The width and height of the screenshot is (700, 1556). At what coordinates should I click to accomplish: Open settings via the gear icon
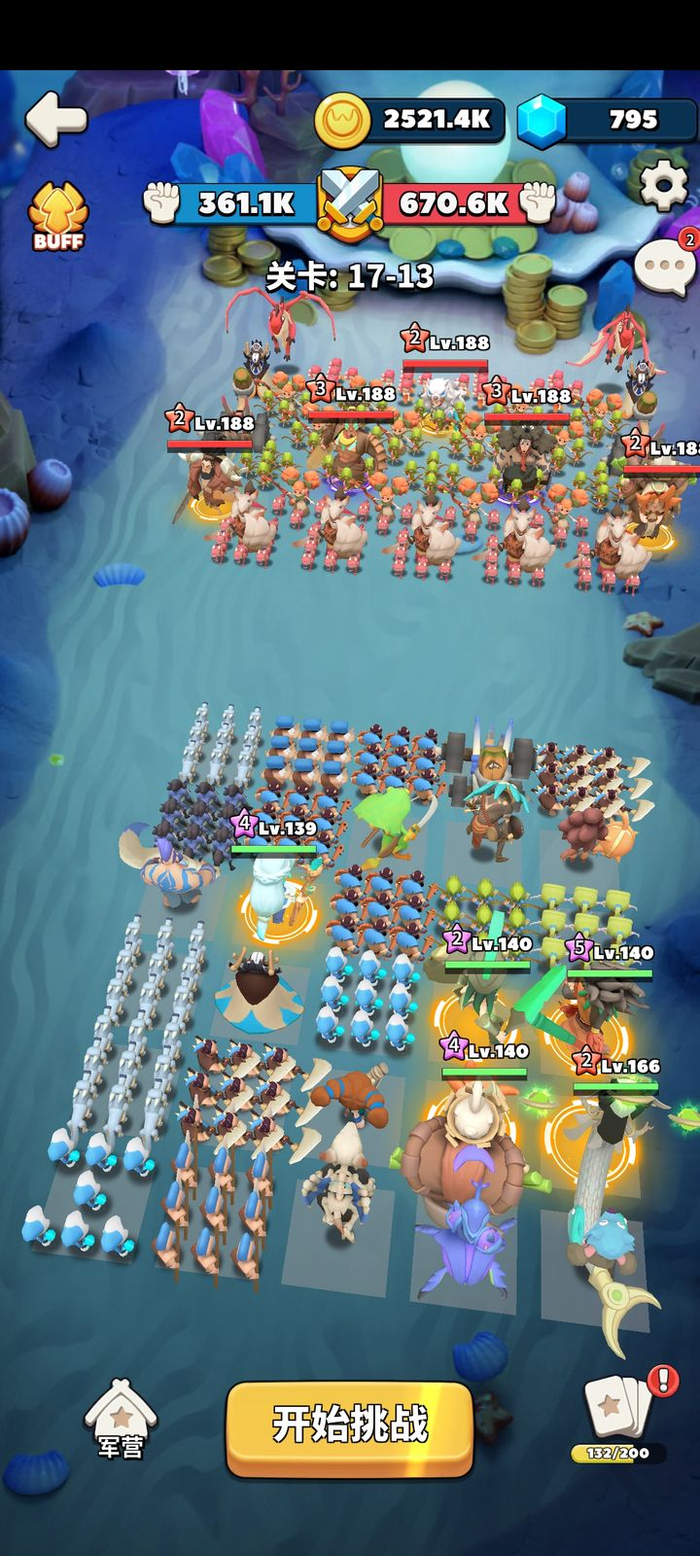coord(663,185)
